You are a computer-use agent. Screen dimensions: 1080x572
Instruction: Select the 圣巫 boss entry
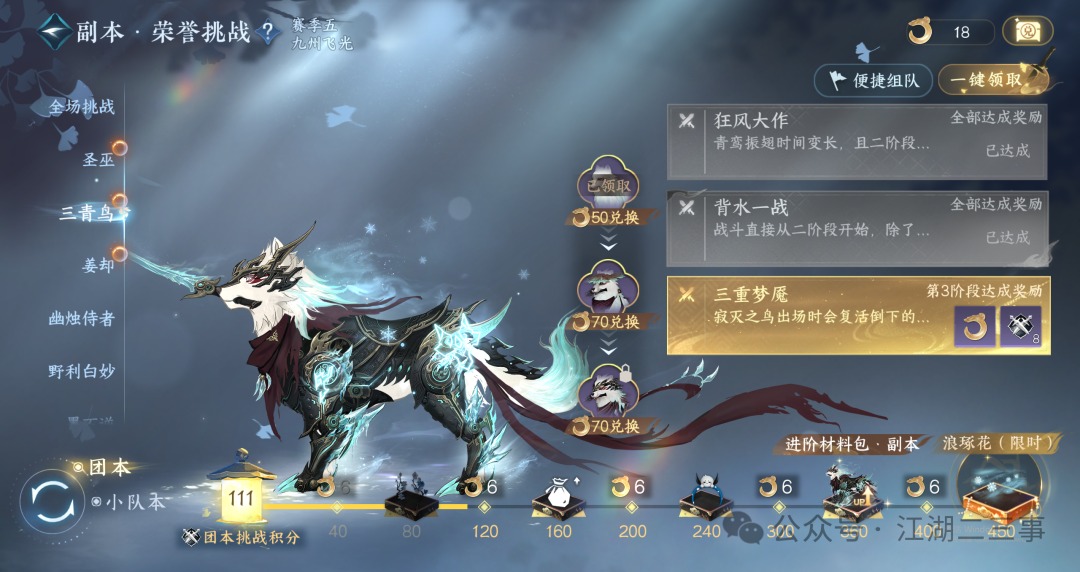98,159
